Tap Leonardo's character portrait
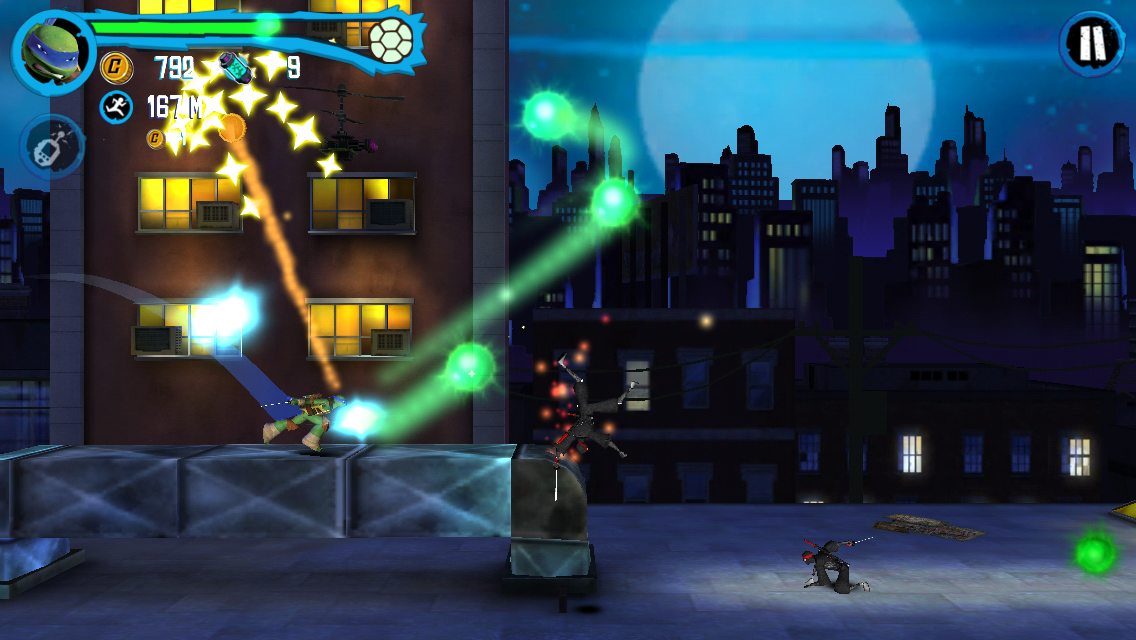This screenshot has height=640, width=1136. [x=50, y=50]
